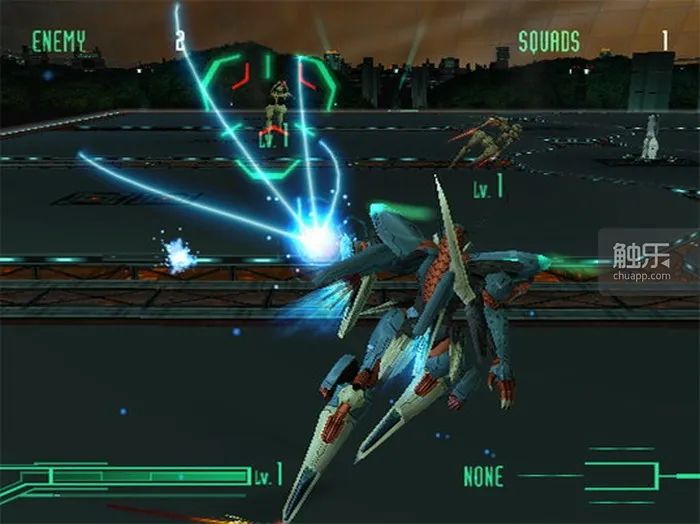Viewport: 700px width, 524px height.
Task: Click the green lock-on reticle
Action: click(270, 112)
